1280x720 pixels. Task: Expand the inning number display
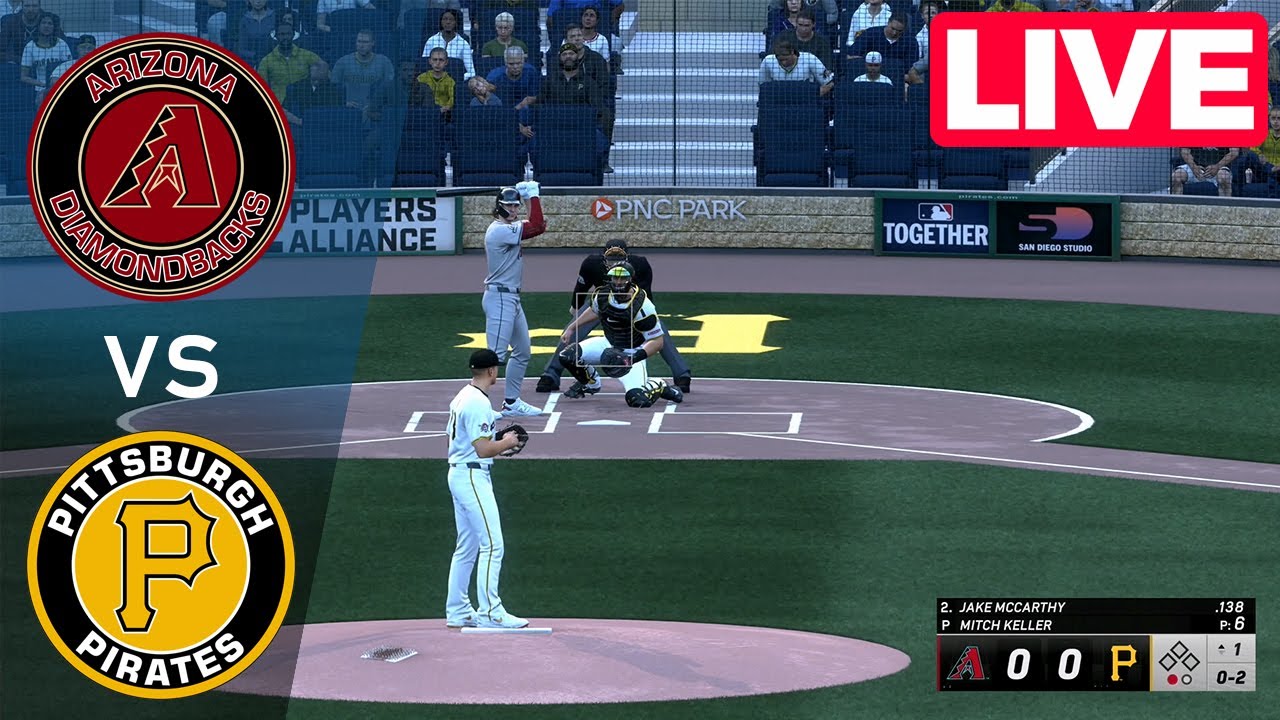1237,649
